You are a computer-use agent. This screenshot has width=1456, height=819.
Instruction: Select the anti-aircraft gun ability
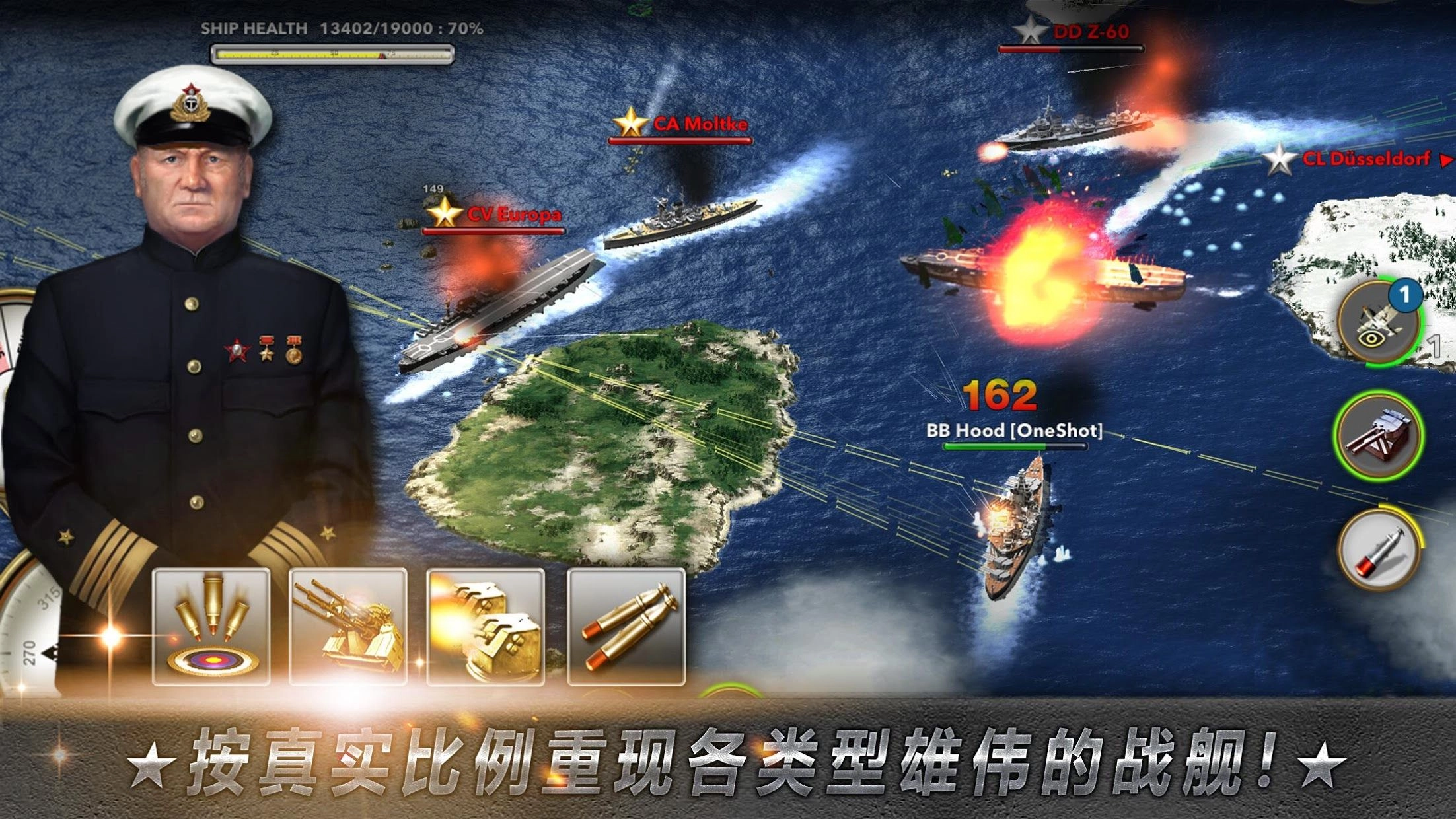(348, 625)
